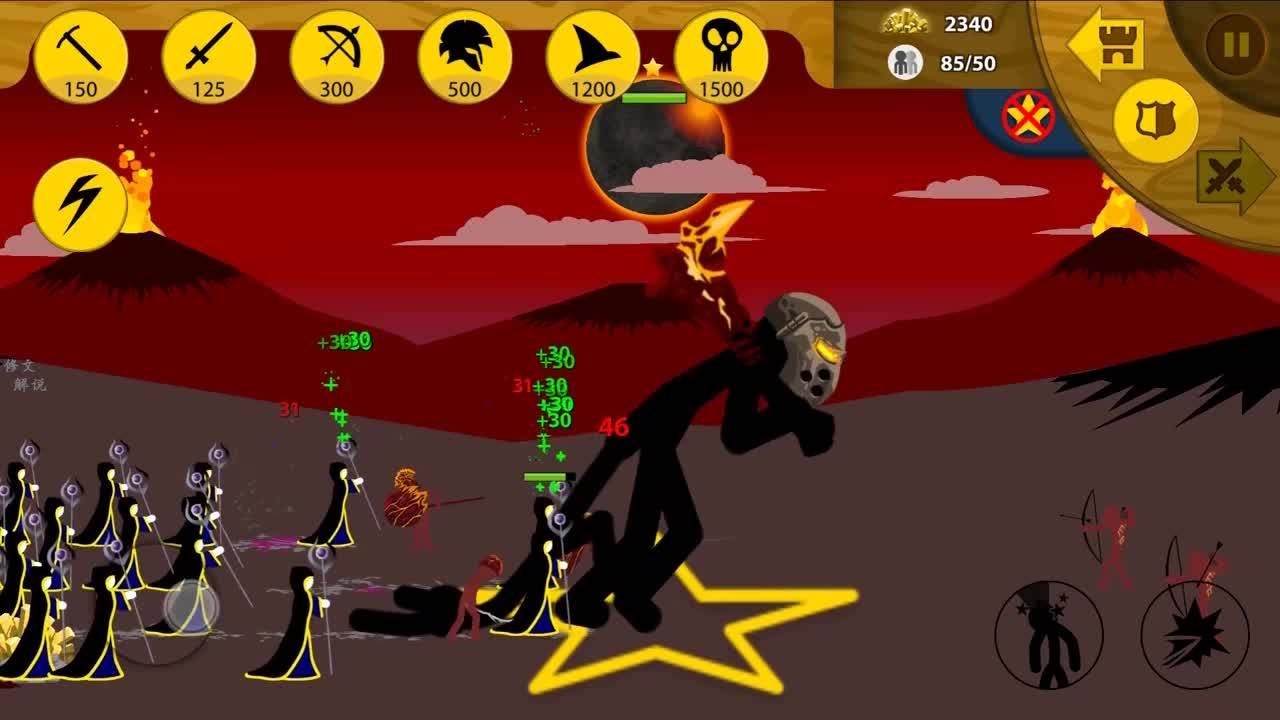Image resolution: width=1280 pixels, height=720 pixels.
Task: Train a Magikill with the wizard hat icon
Action: click(x=592, y=57)
